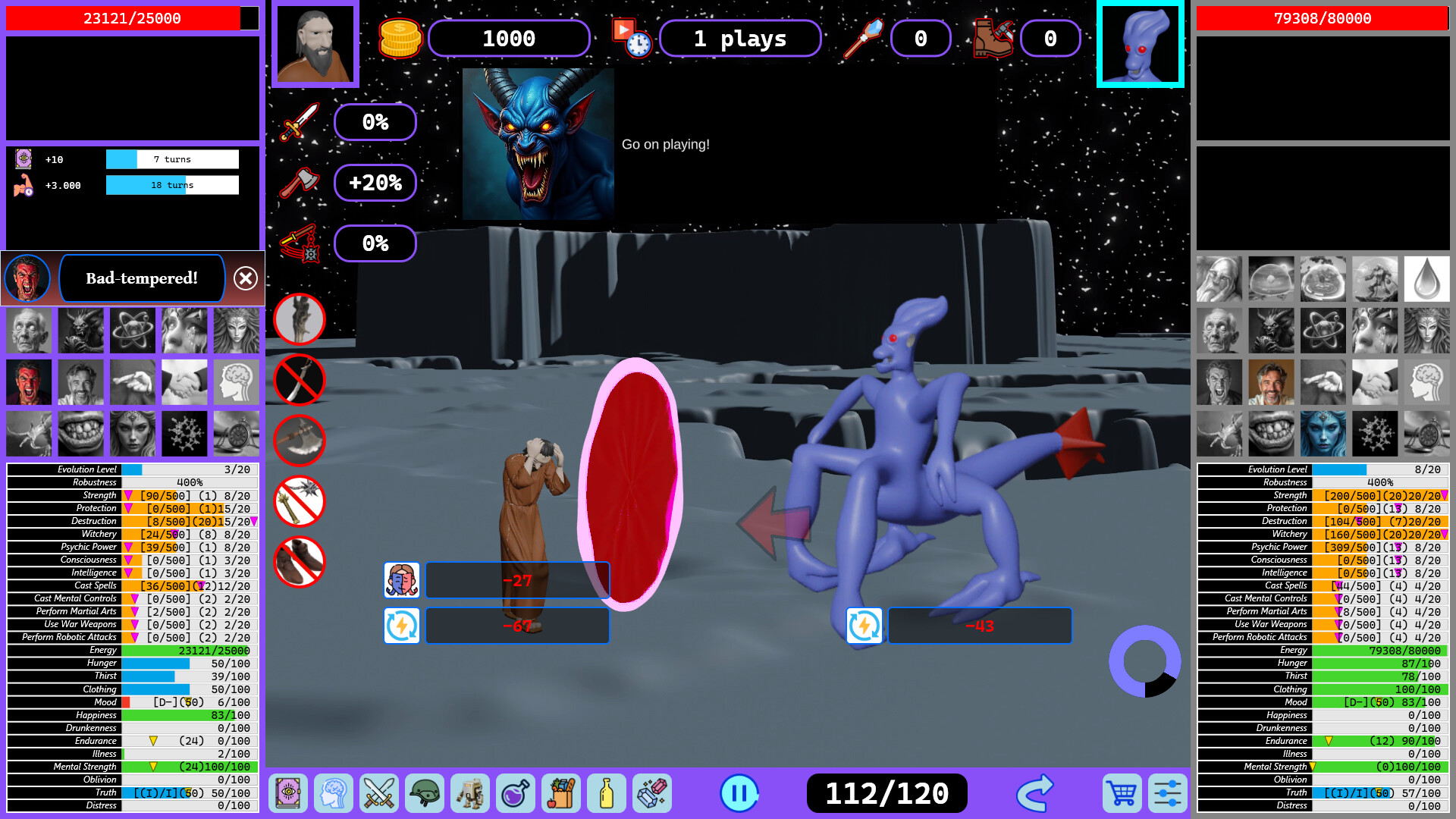
Task: Toggle the crossed-out sword equipment slot
Action: (299, 380)
